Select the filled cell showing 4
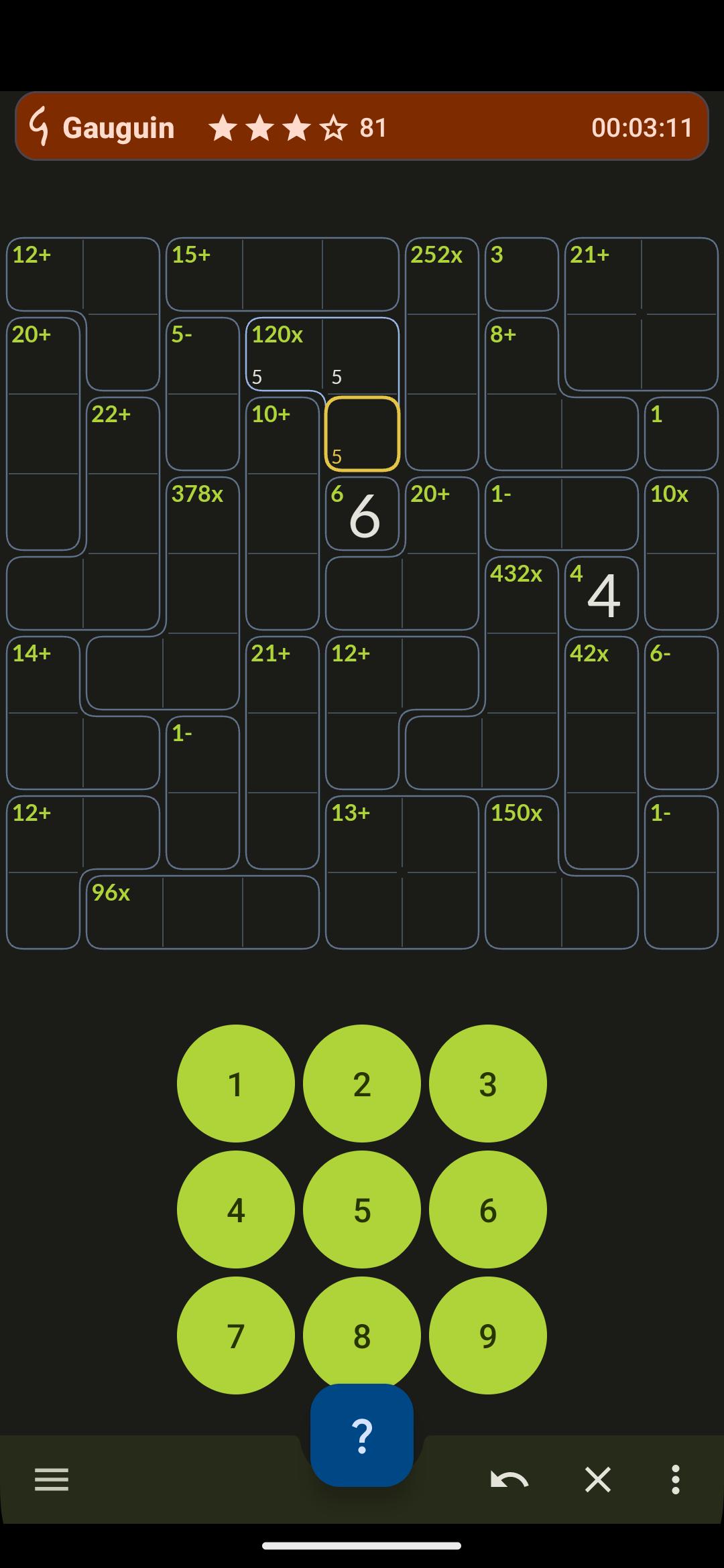 pos(601,594)
